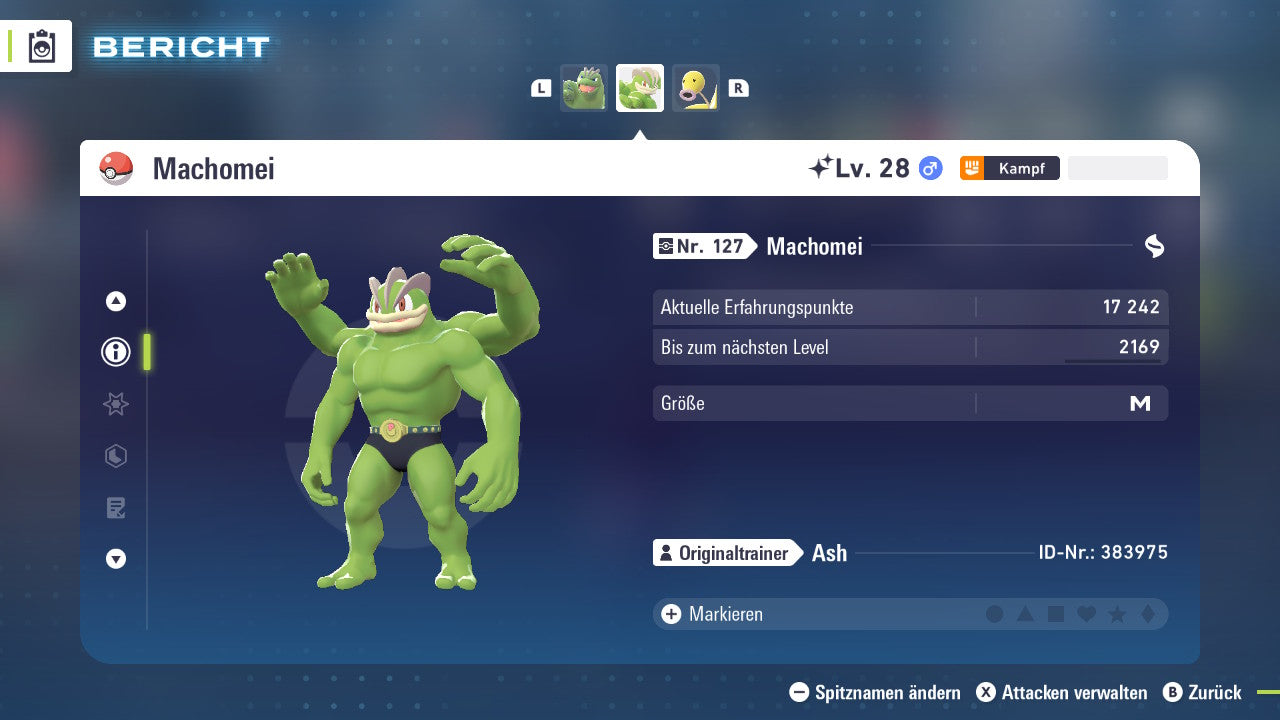Image resolution: width=1280 pixels, height=720 pixels.
Task: Open the info page in the sidebar
Action: [115, 352]
